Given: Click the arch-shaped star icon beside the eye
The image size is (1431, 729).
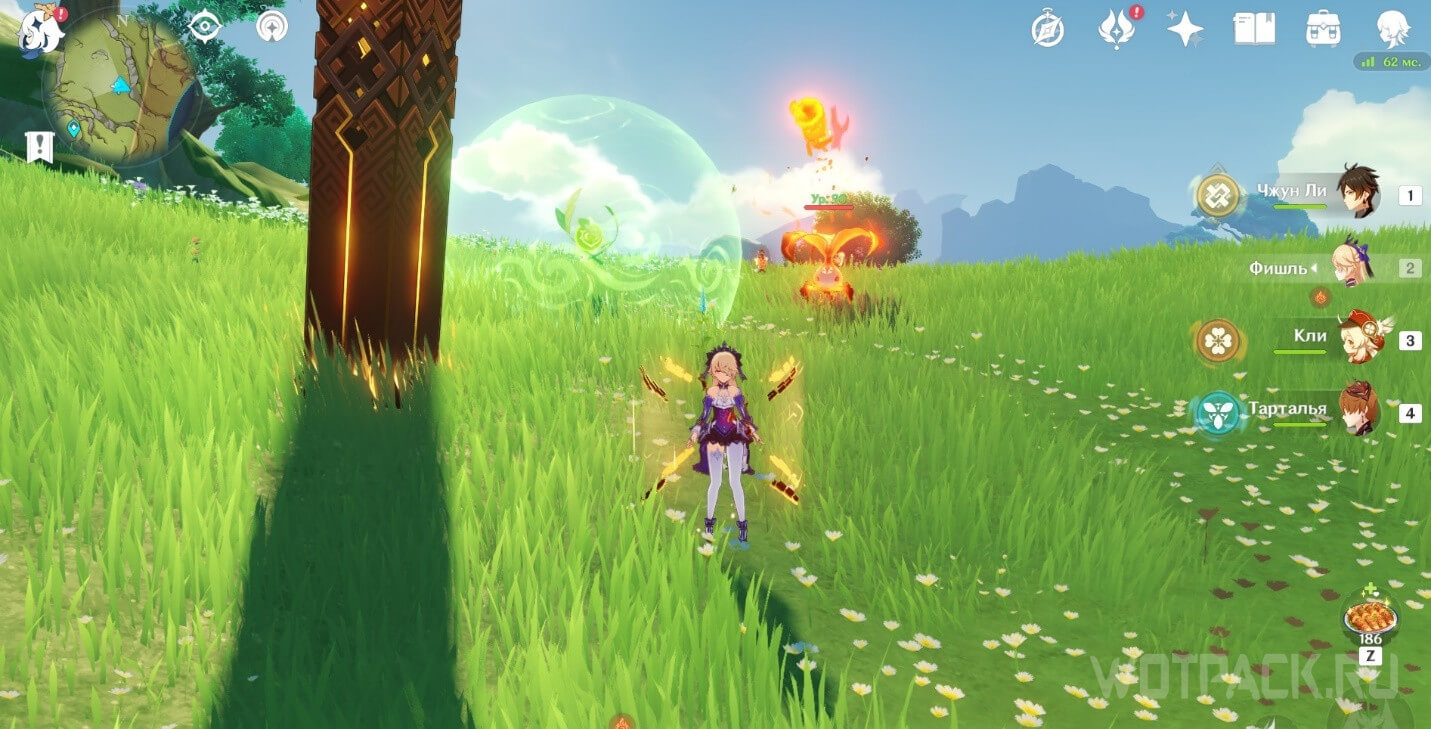Looking at the screenshot, I should pos(271,27).
